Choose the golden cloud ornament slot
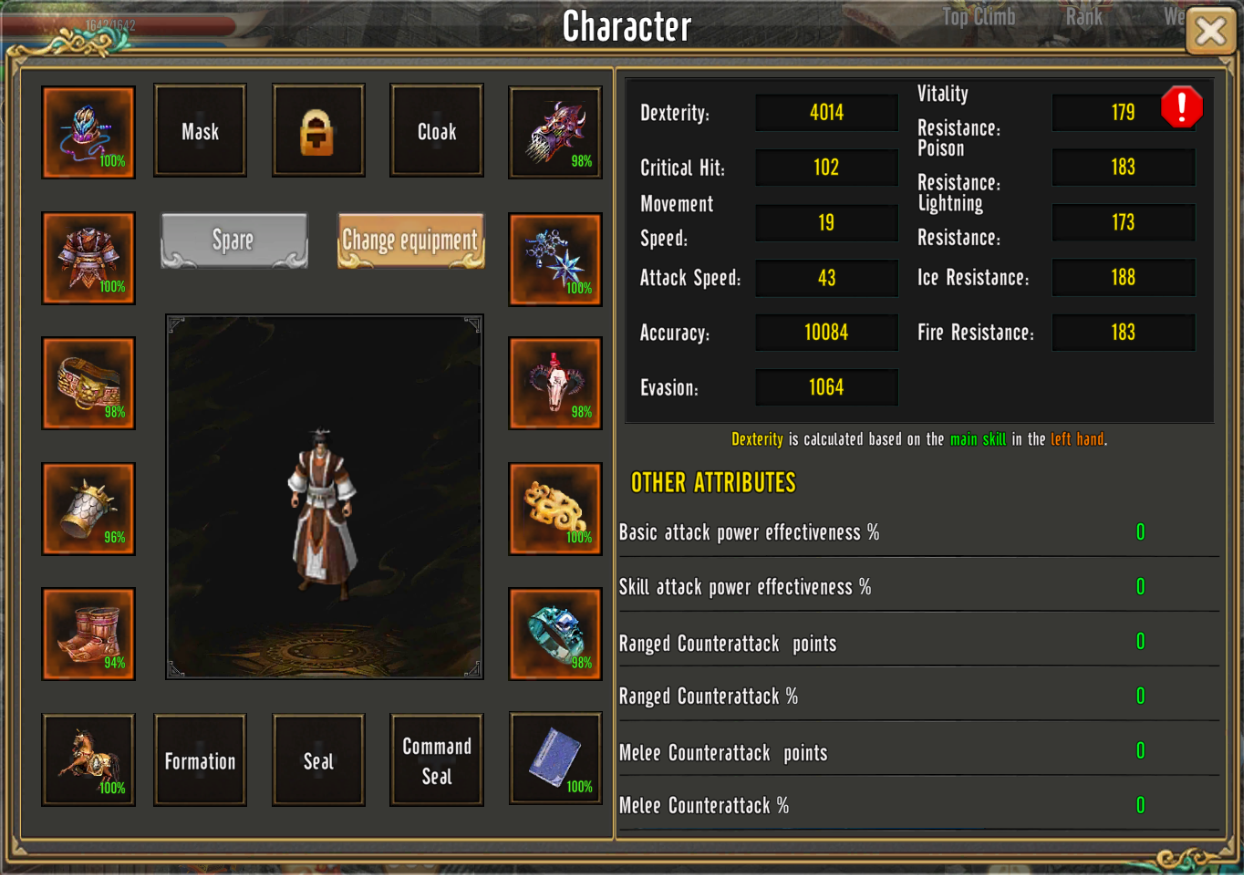The width and height of the screenshot is (1244, 875). coord(555,508)
